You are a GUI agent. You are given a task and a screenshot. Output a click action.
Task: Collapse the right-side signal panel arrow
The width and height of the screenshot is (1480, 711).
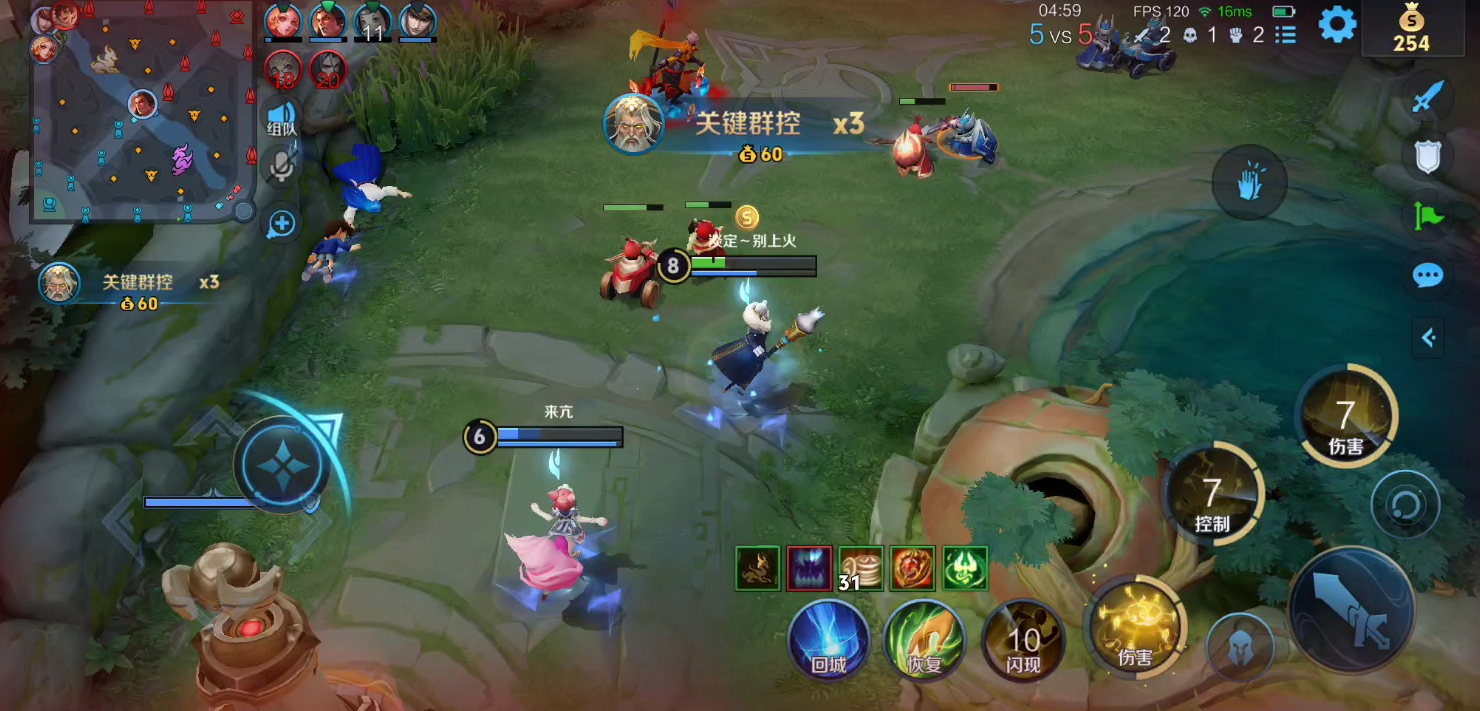1428,338
